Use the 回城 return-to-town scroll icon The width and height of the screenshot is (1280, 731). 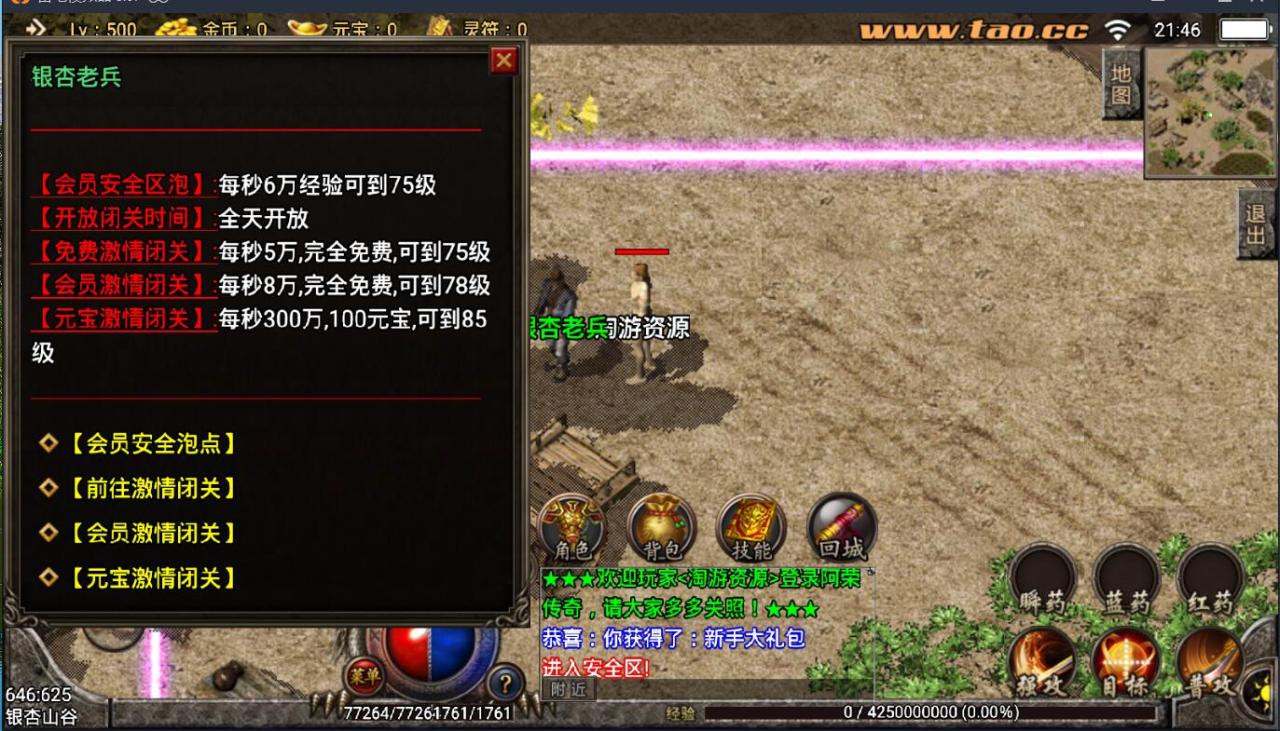[x=841, y=525]
